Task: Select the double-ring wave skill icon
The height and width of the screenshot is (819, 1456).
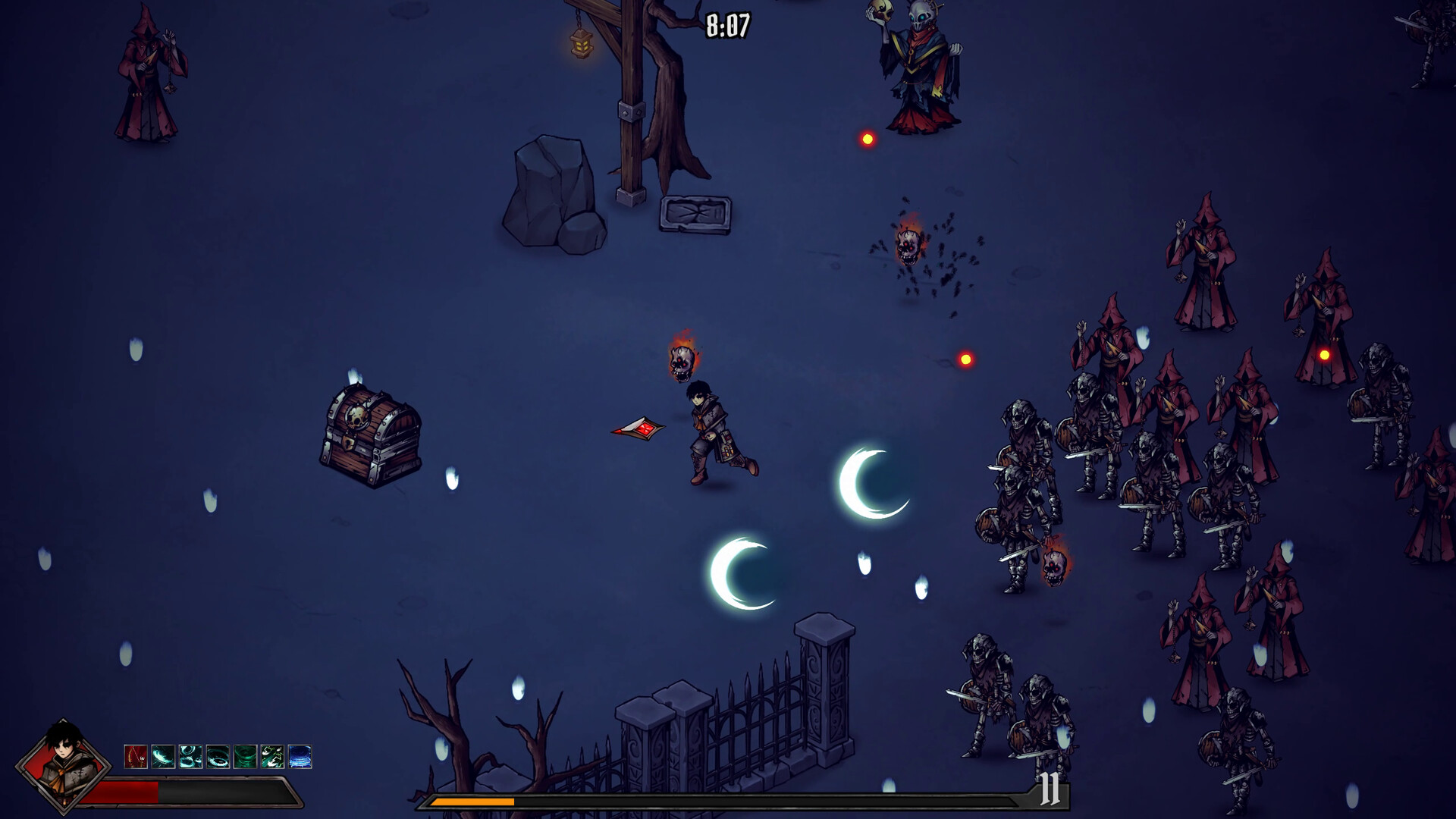Action: (190, 756)
